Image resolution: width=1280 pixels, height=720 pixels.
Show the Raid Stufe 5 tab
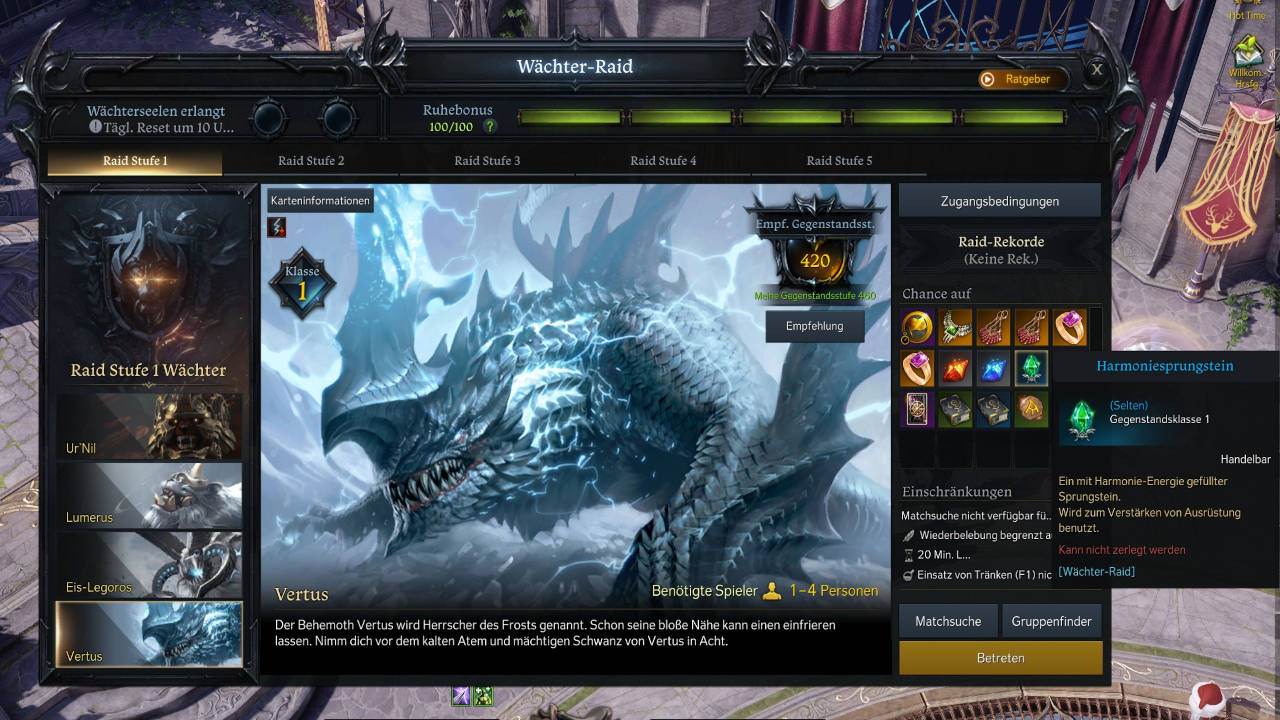[839, 161]
